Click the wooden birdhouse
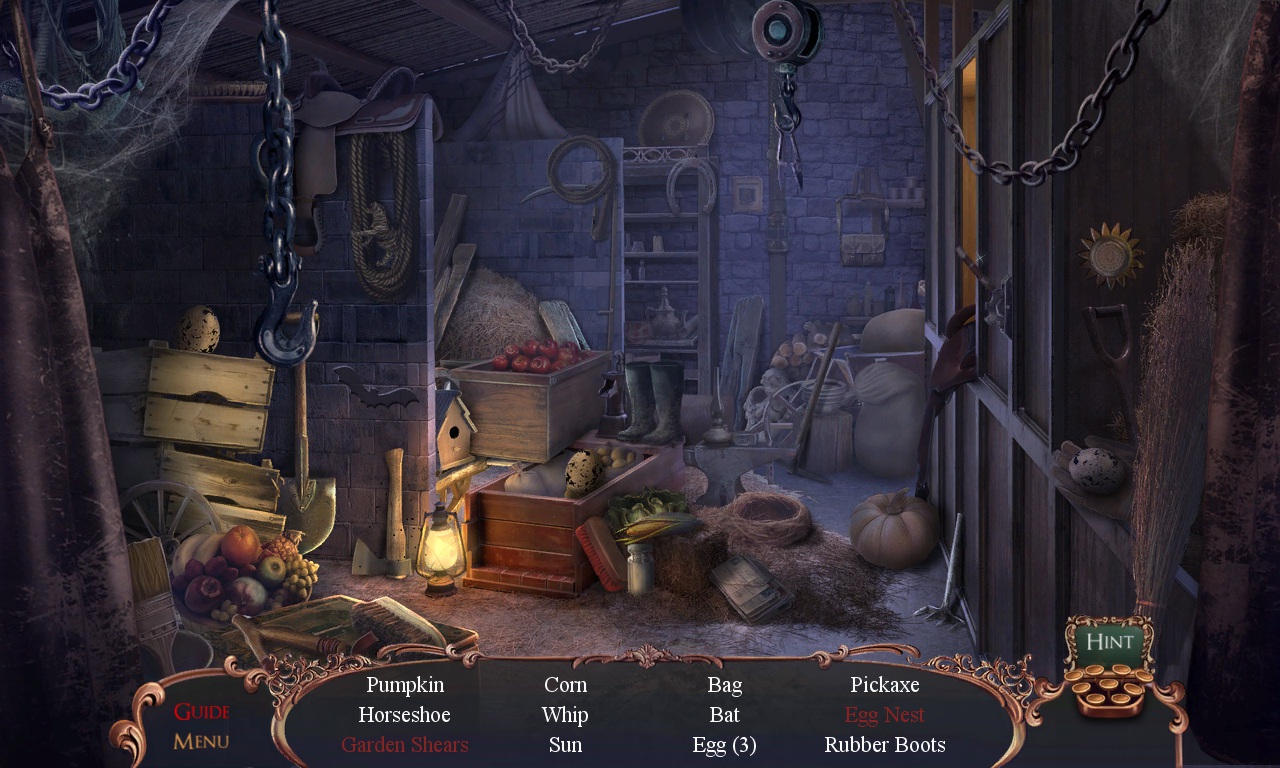 pos(455,430)
